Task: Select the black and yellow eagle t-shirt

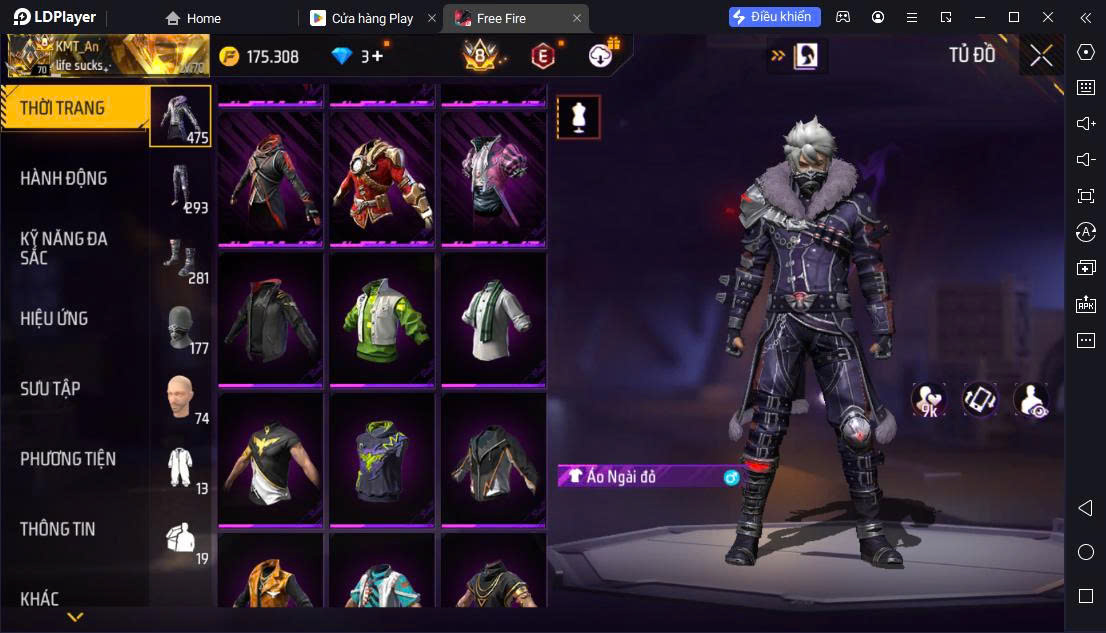Action: [270, 459]
